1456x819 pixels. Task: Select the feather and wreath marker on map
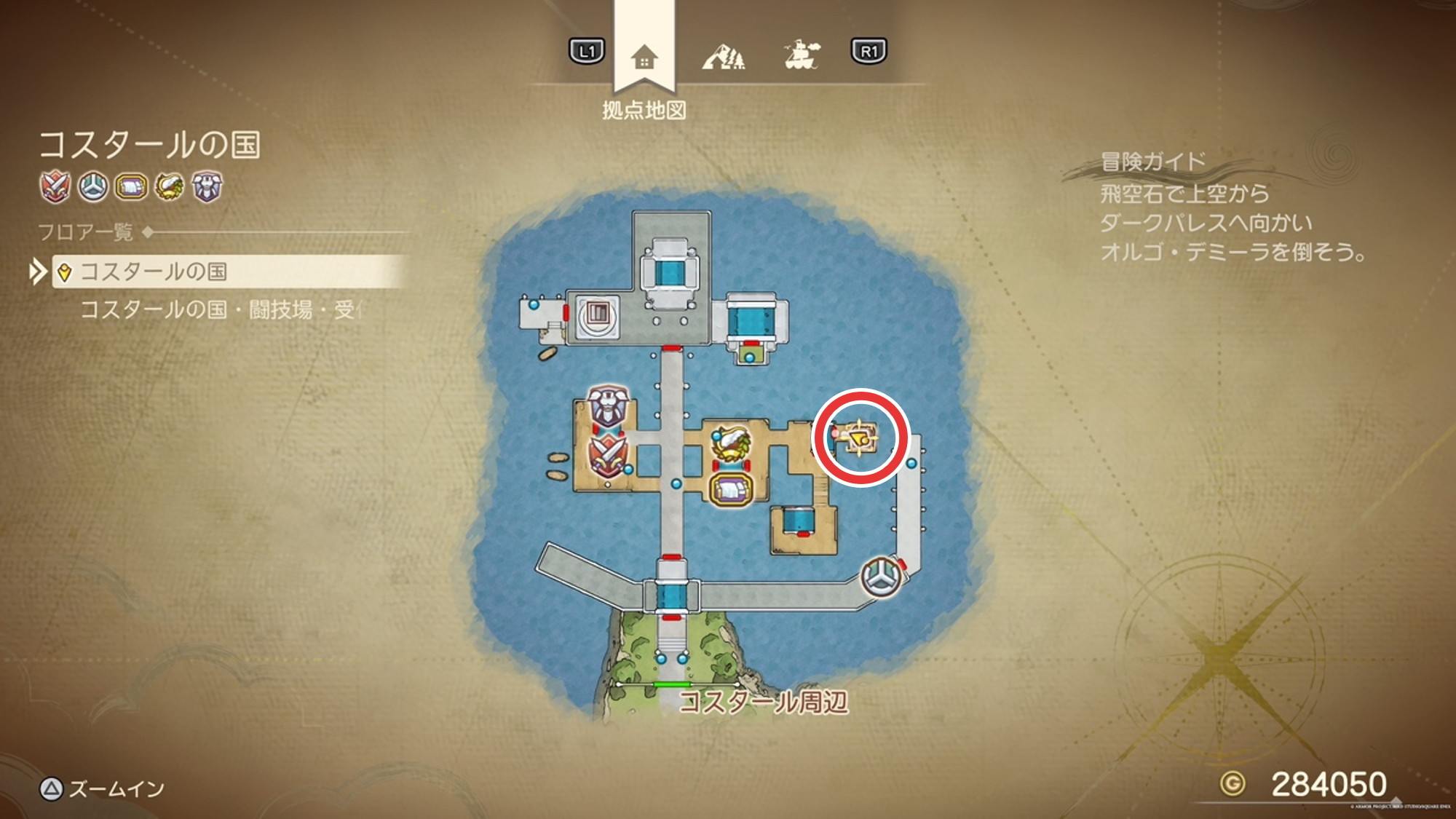(732, 444)
